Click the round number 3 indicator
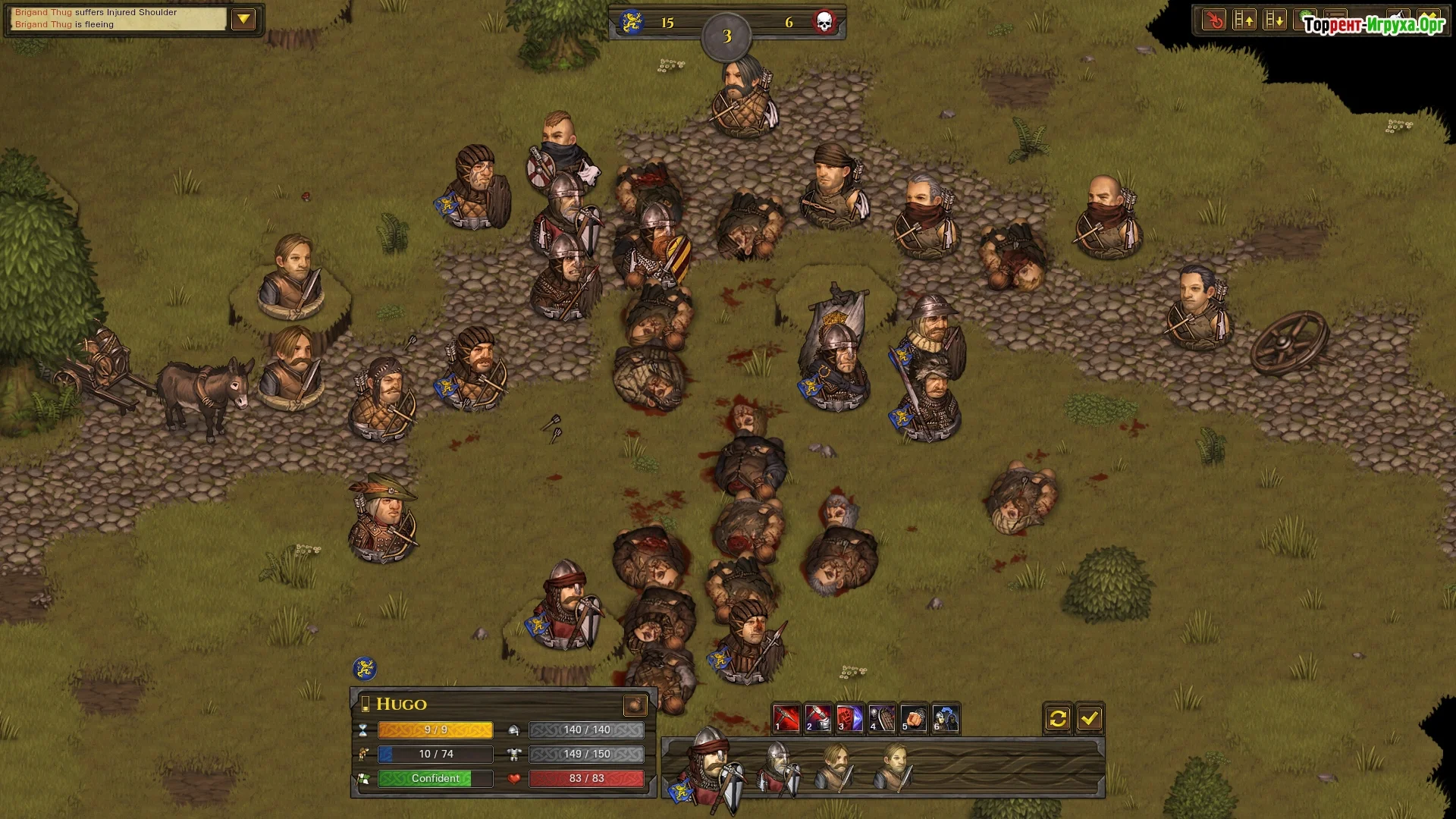 point(726,36)
